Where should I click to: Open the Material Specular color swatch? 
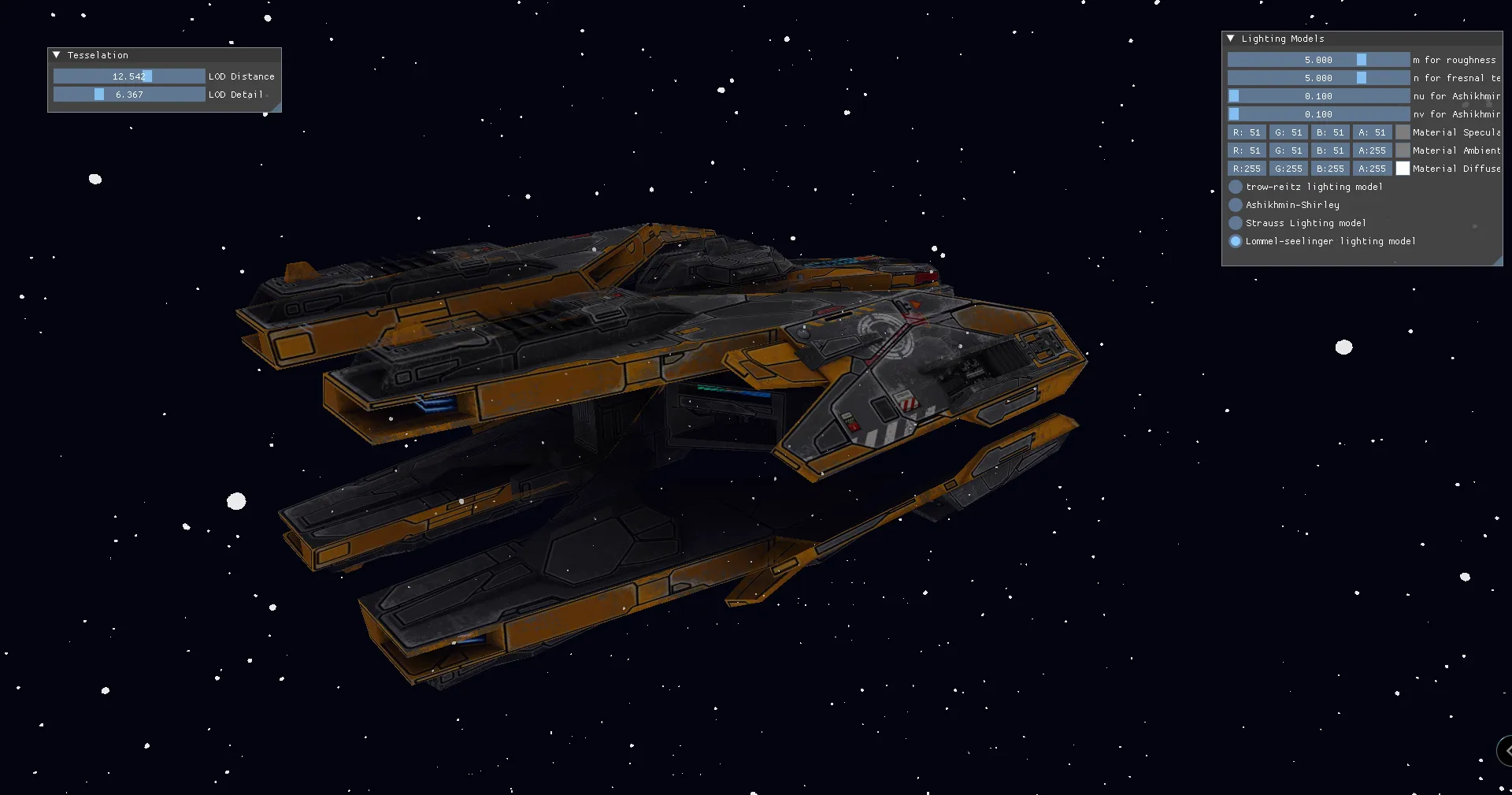click(x=1402, y=132)
